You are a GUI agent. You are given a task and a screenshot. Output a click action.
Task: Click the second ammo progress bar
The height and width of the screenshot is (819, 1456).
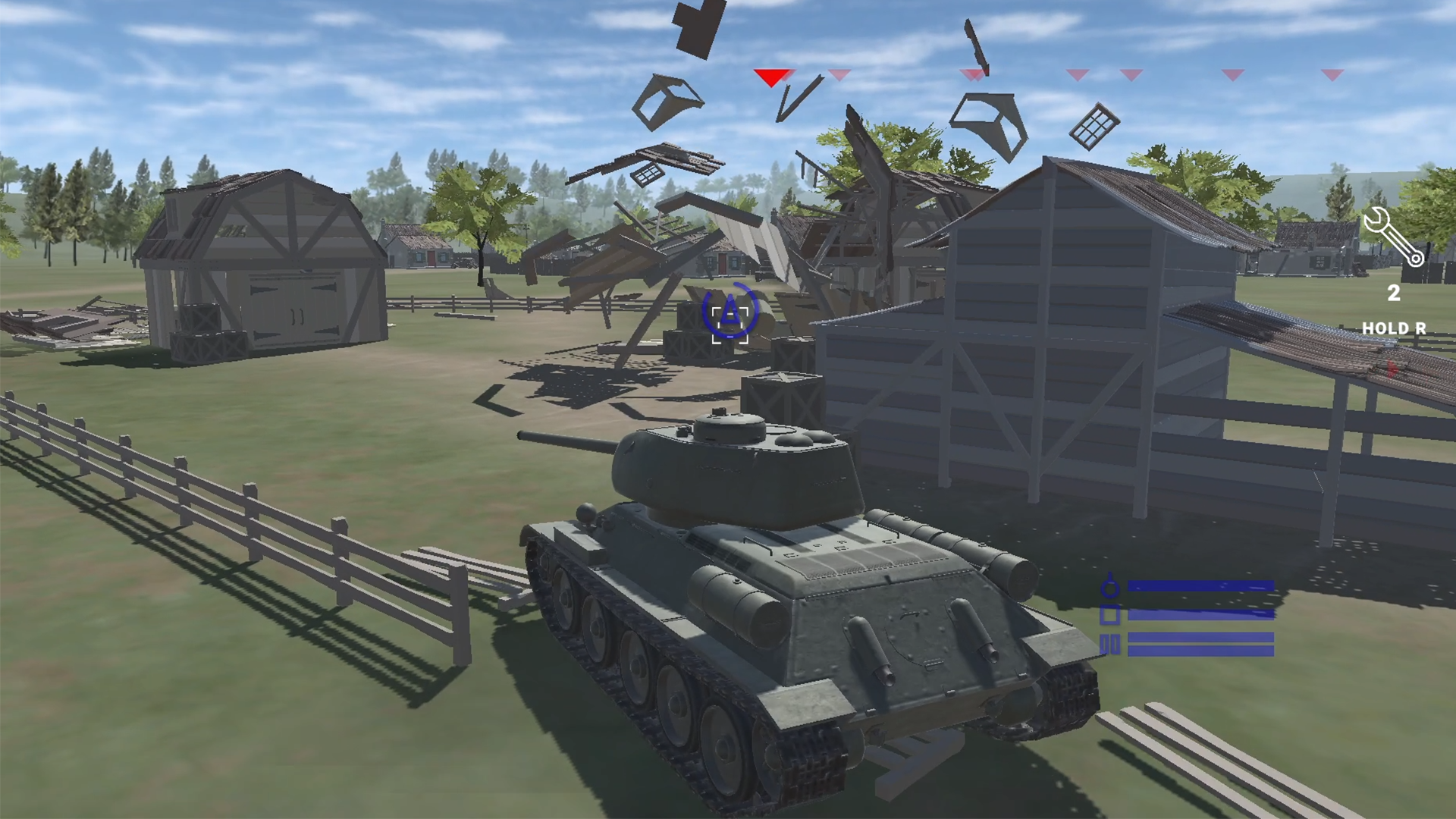(x=1200, y=616)
